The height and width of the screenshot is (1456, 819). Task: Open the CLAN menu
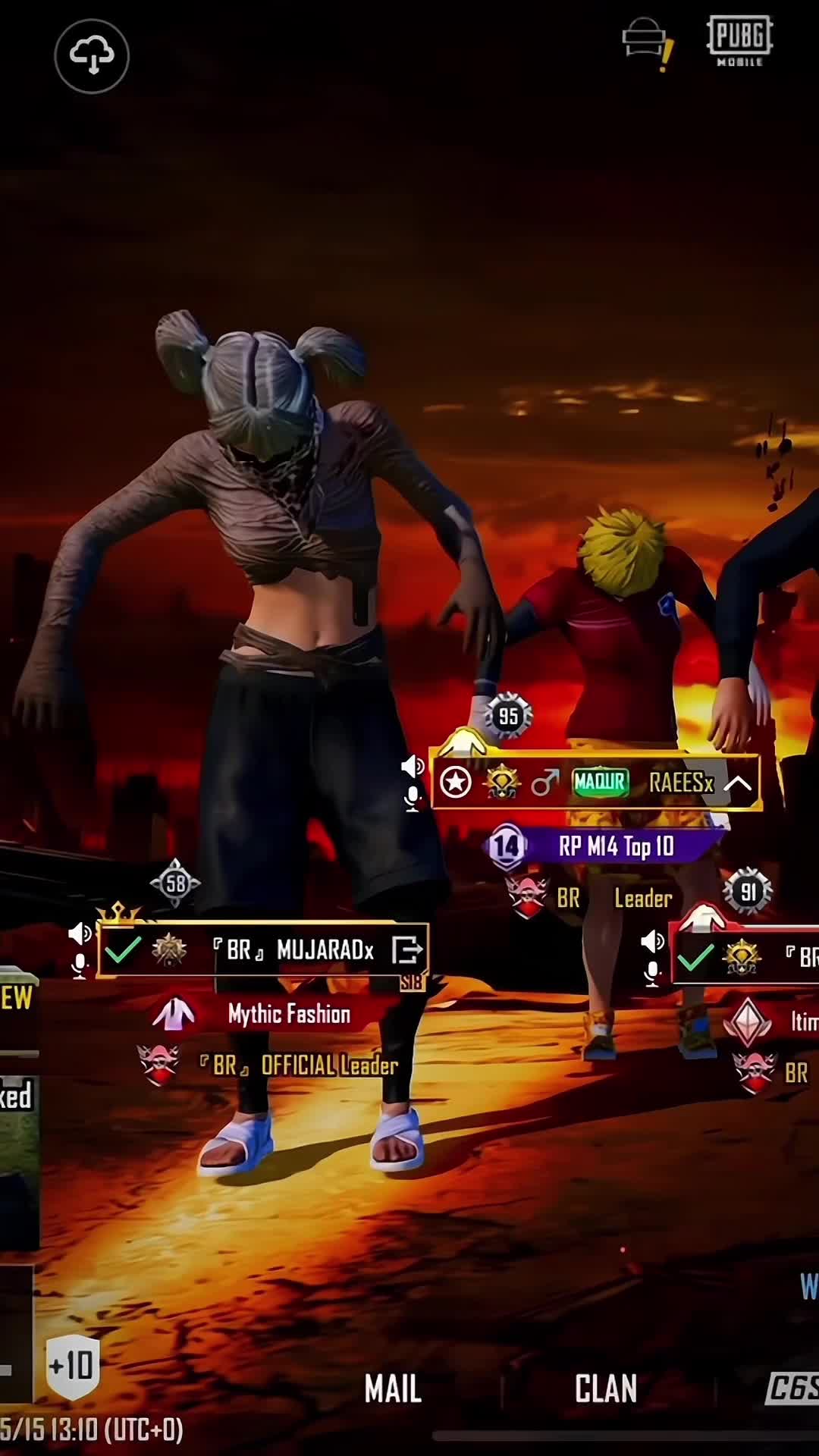tap(605, 1389)
